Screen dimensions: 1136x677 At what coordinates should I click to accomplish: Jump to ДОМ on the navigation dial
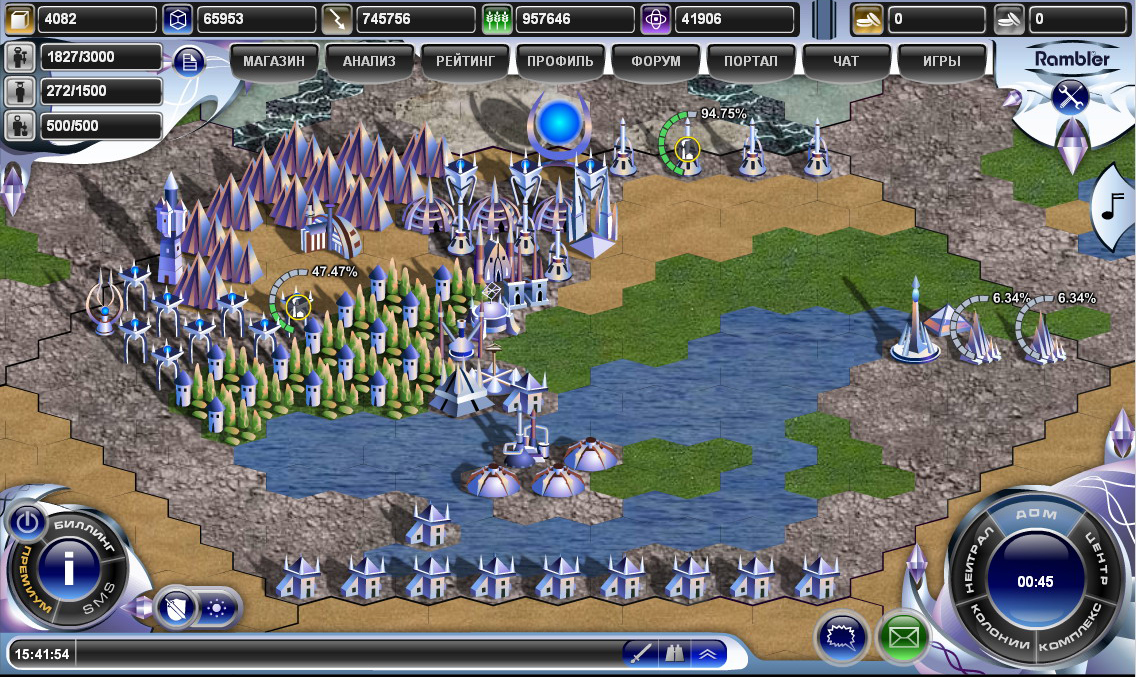[1035, 514]
